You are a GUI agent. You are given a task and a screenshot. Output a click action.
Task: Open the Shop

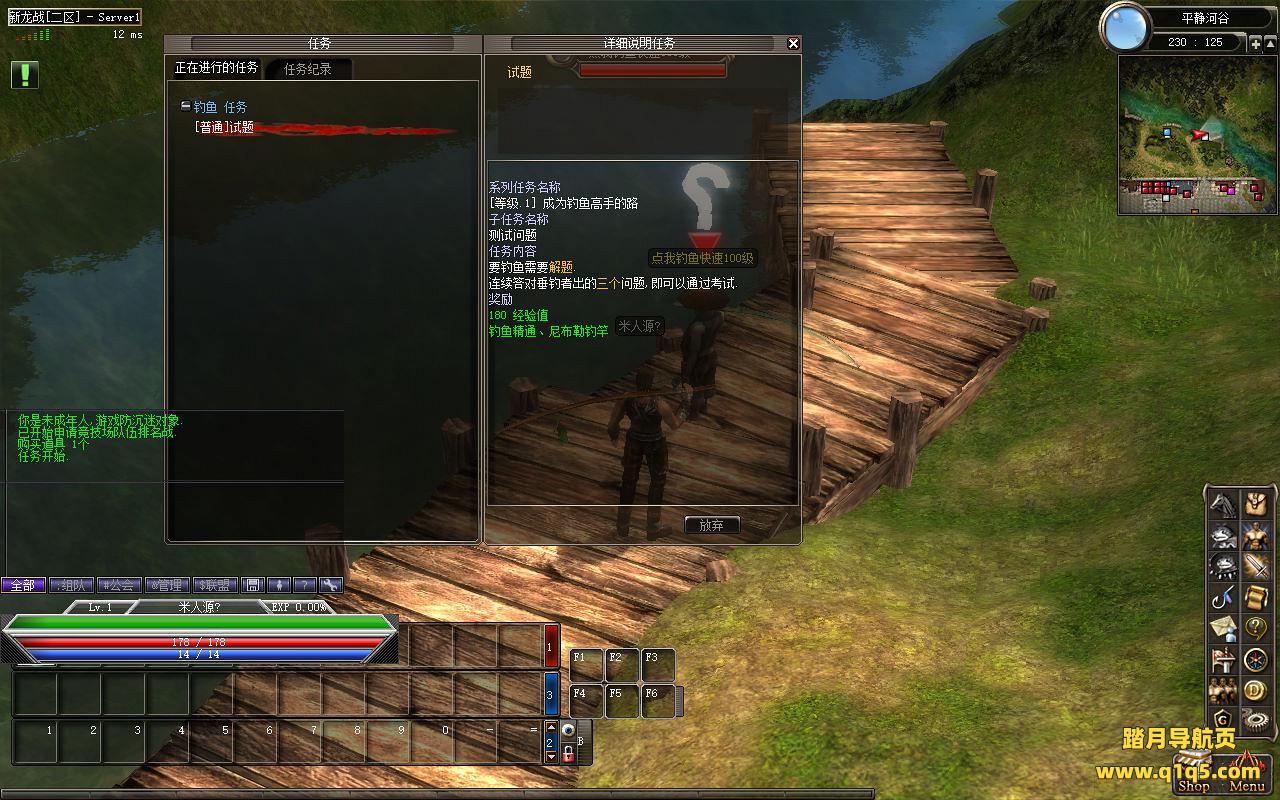(x=1194, y=785)
